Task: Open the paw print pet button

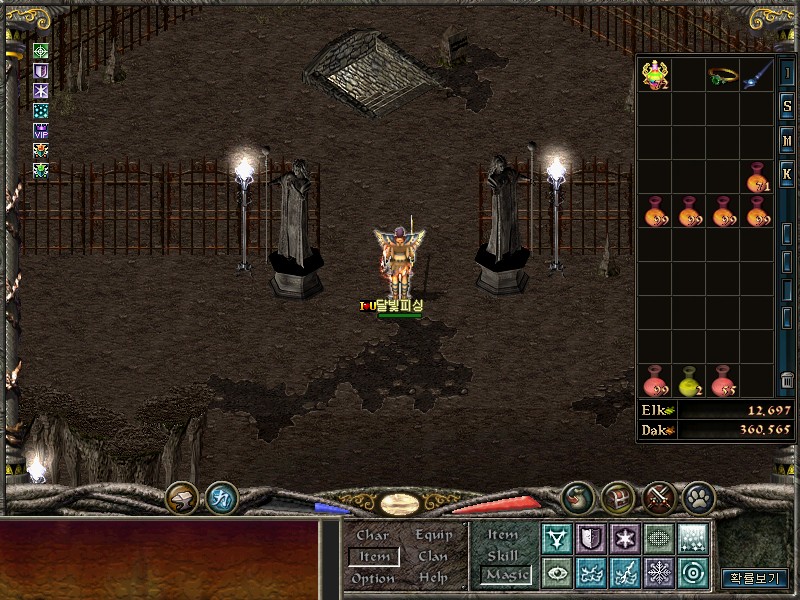Action: tap(697, 497)
